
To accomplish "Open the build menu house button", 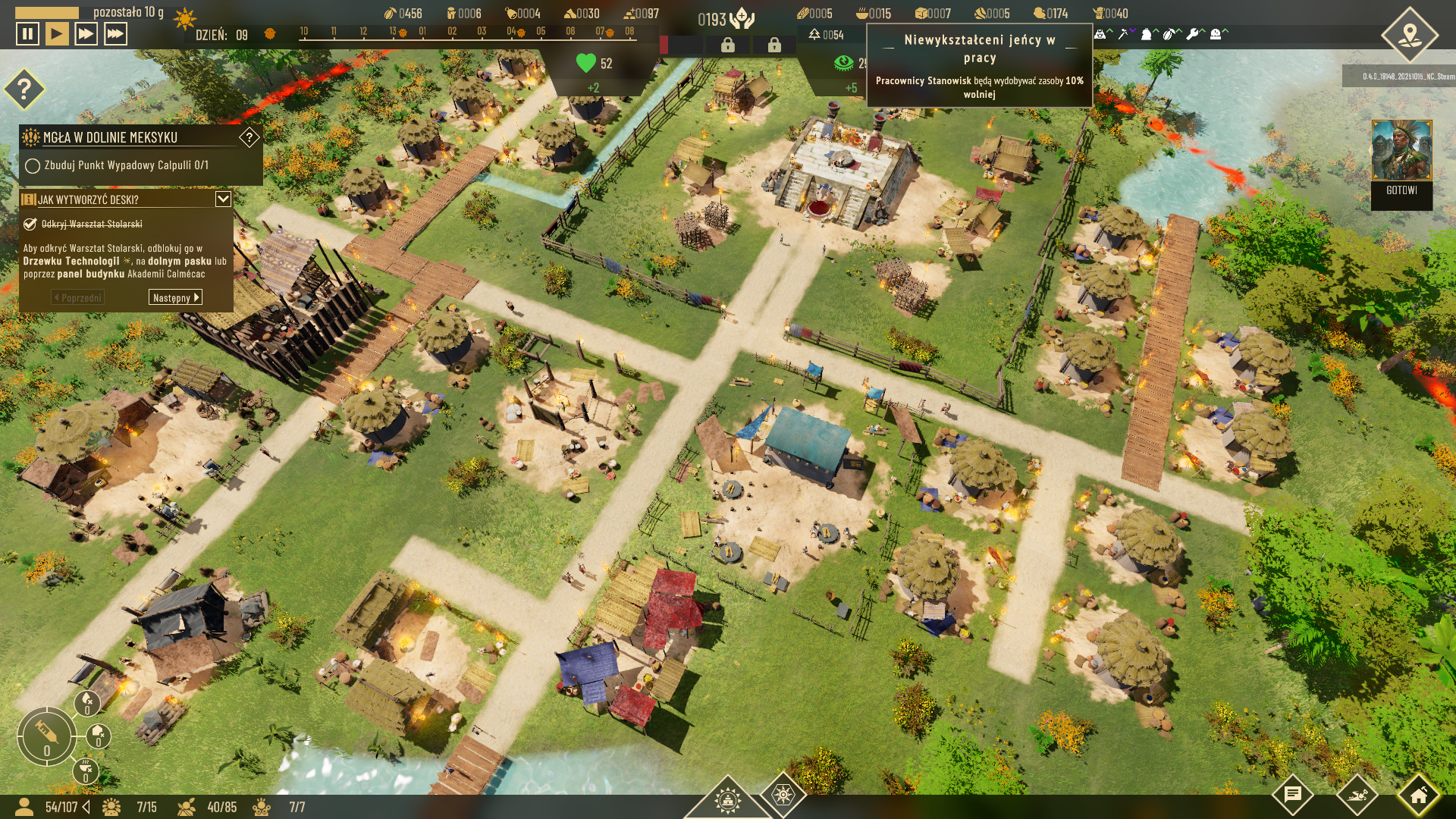I will (x=1418, y=795).
